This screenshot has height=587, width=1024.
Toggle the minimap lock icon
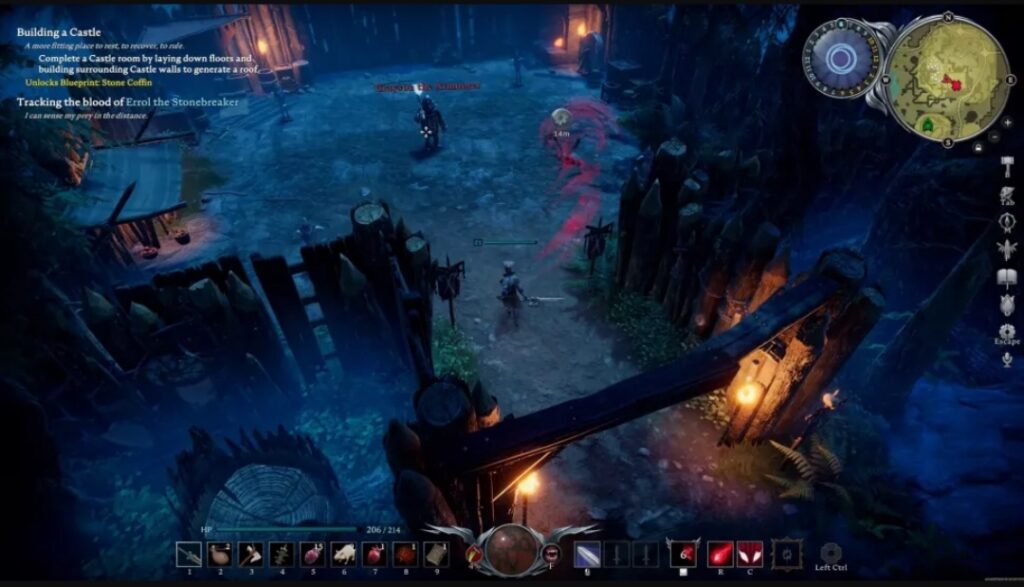click(979, 147)
